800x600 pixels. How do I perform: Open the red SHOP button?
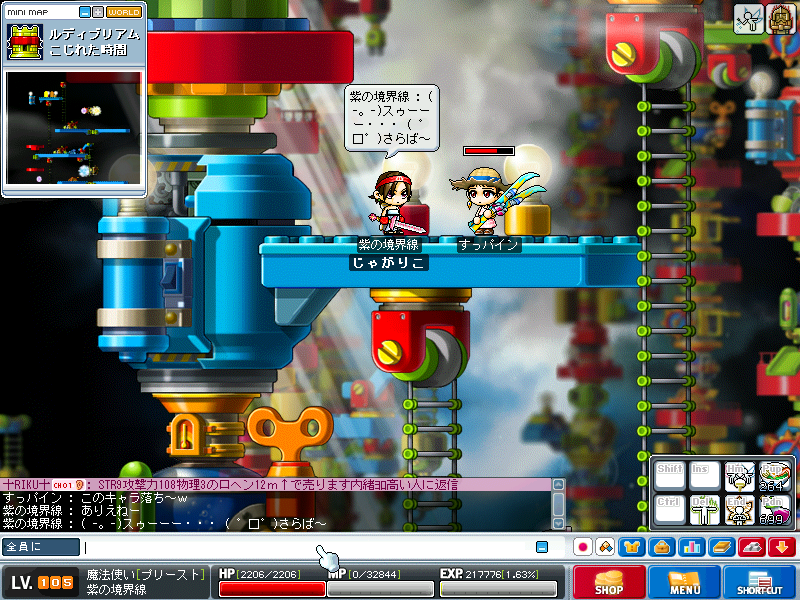point(609,583)
